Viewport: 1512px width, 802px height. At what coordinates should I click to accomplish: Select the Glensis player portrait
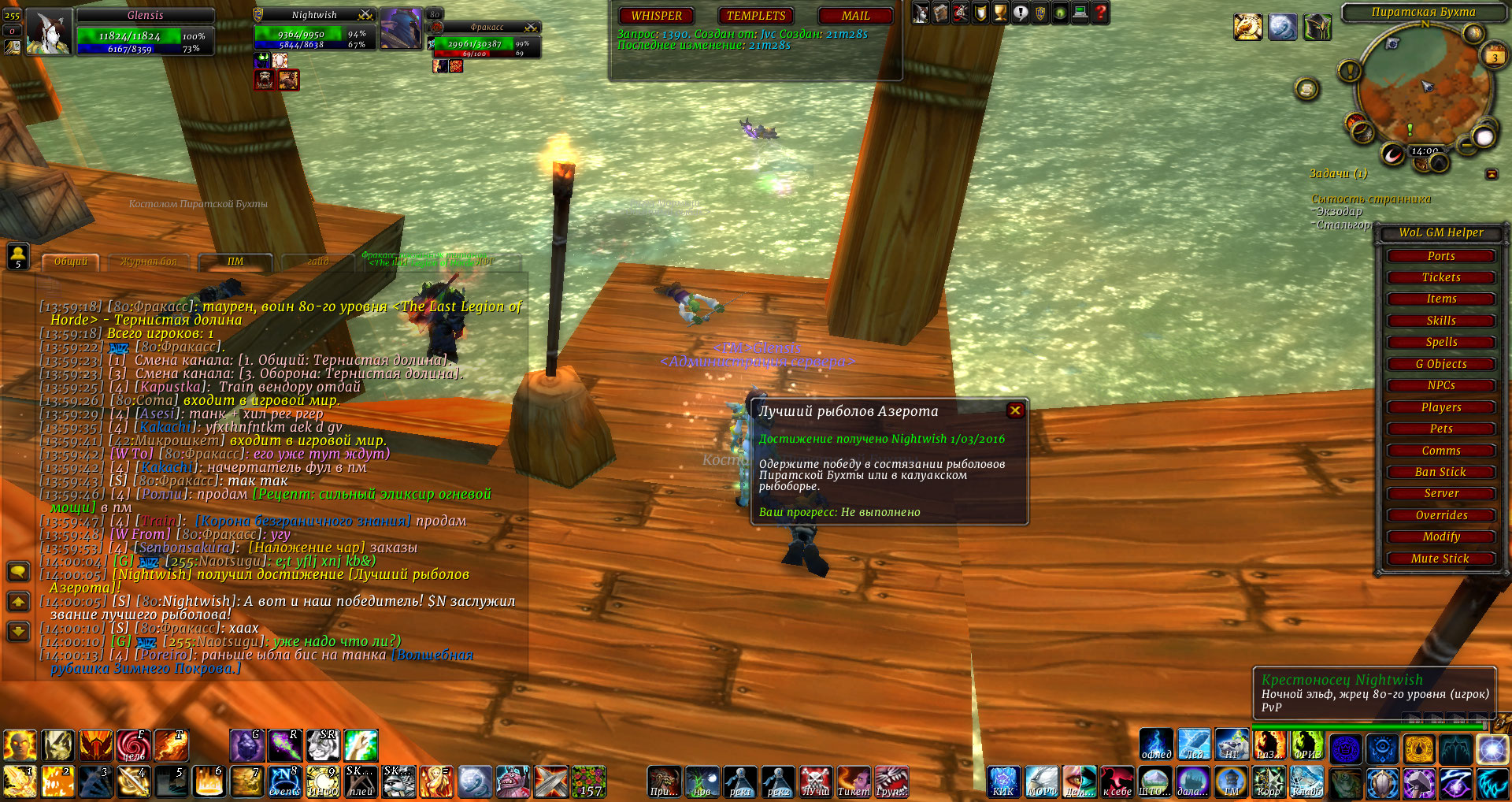[x=49, y=32]
